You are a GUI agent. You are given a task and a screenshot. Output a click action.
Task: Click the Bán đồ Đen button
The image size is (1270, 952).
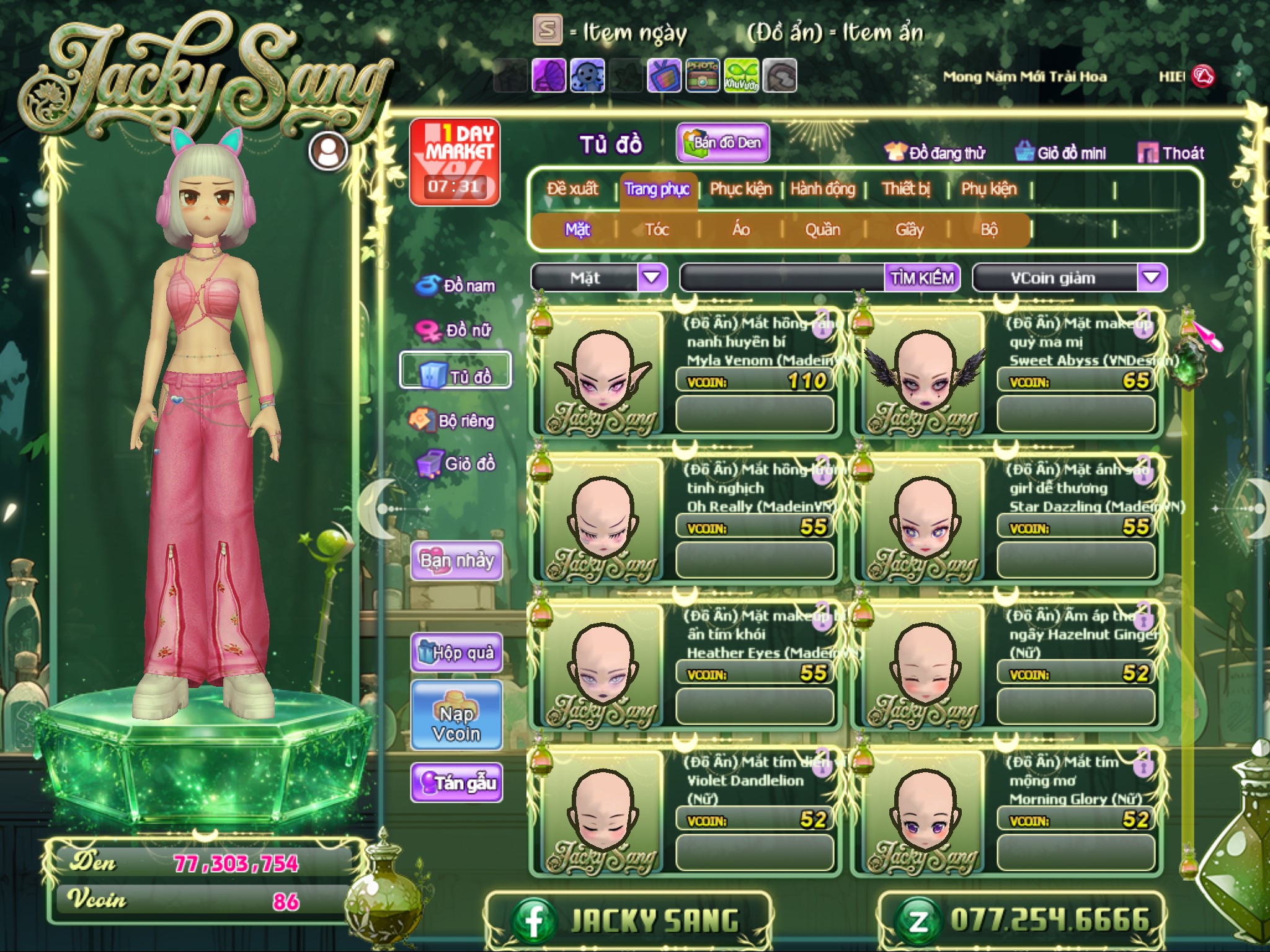pos(723,143)
